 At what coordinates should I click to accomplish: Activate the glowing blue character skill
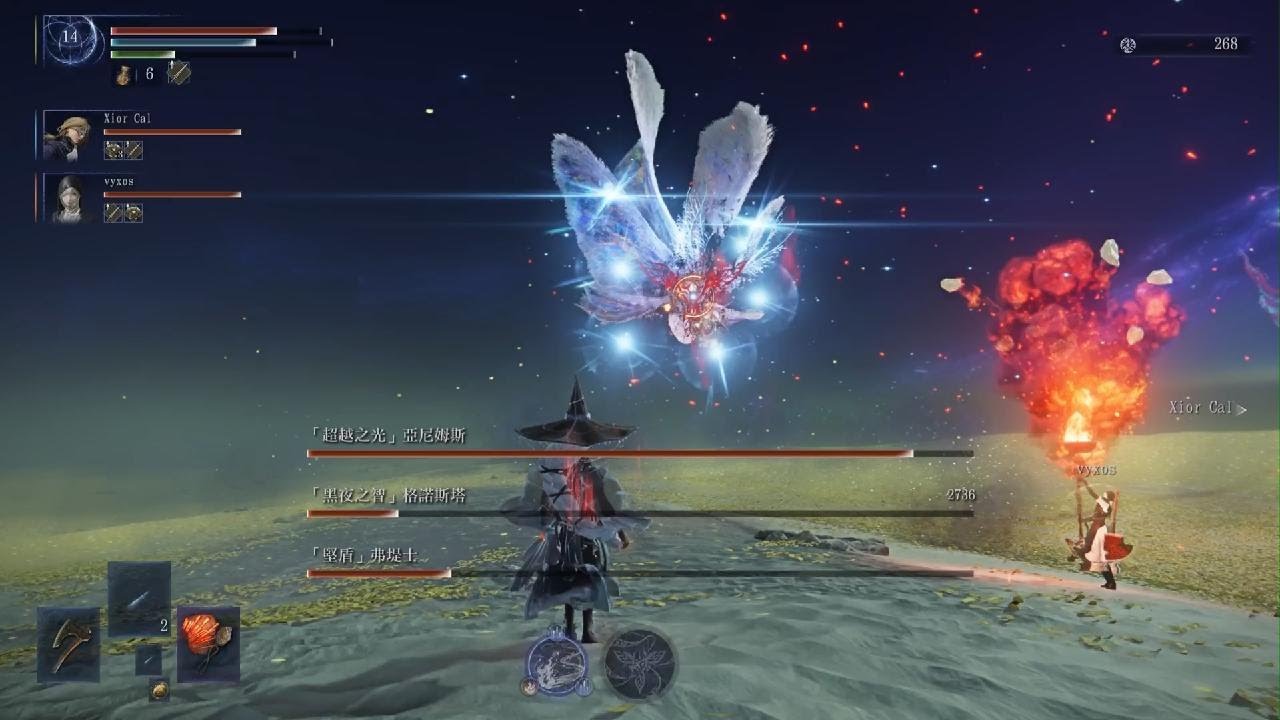(557, 661)
